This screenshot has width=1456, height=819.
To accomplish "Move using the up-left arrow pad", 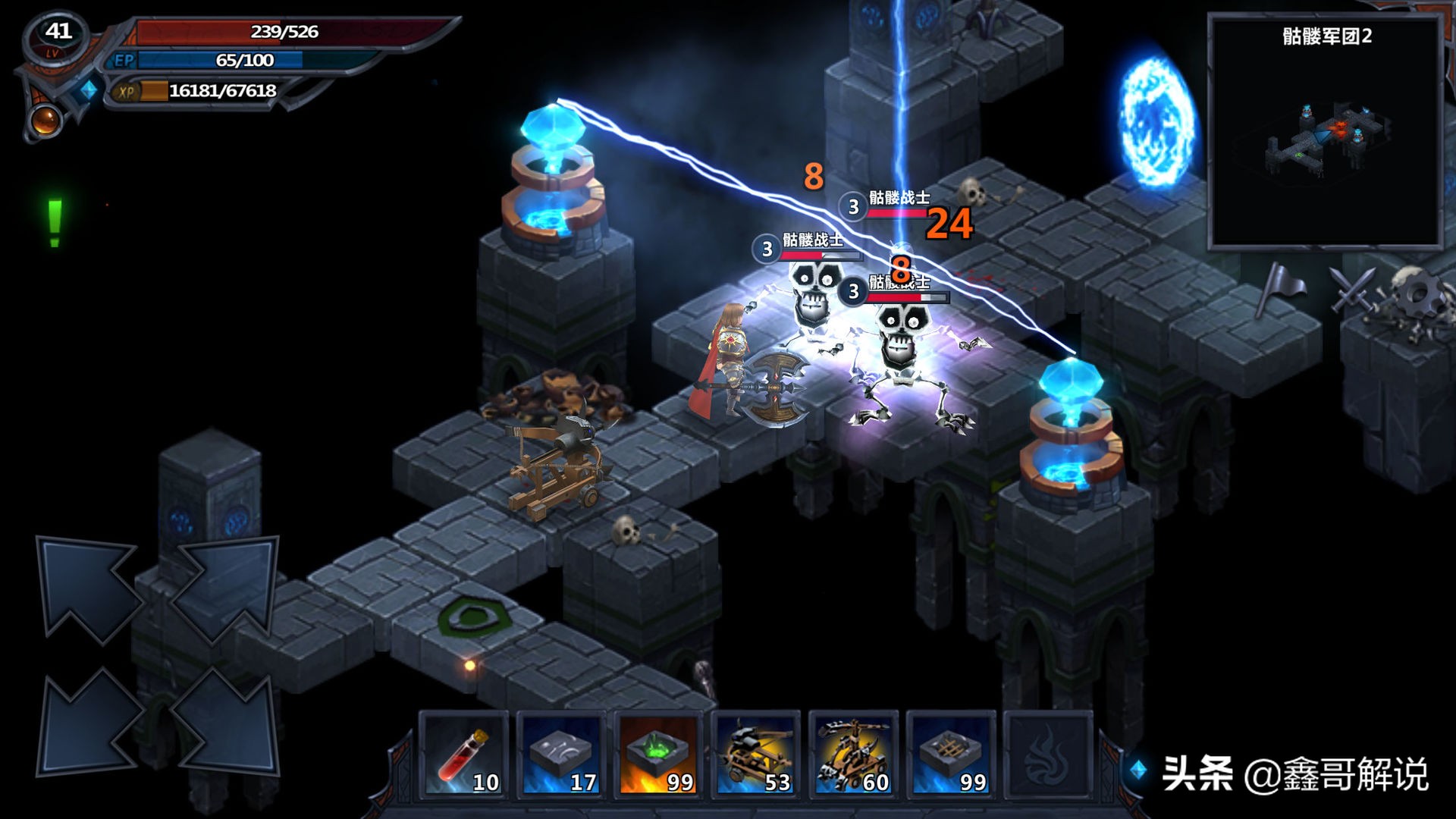I will 87,588.
